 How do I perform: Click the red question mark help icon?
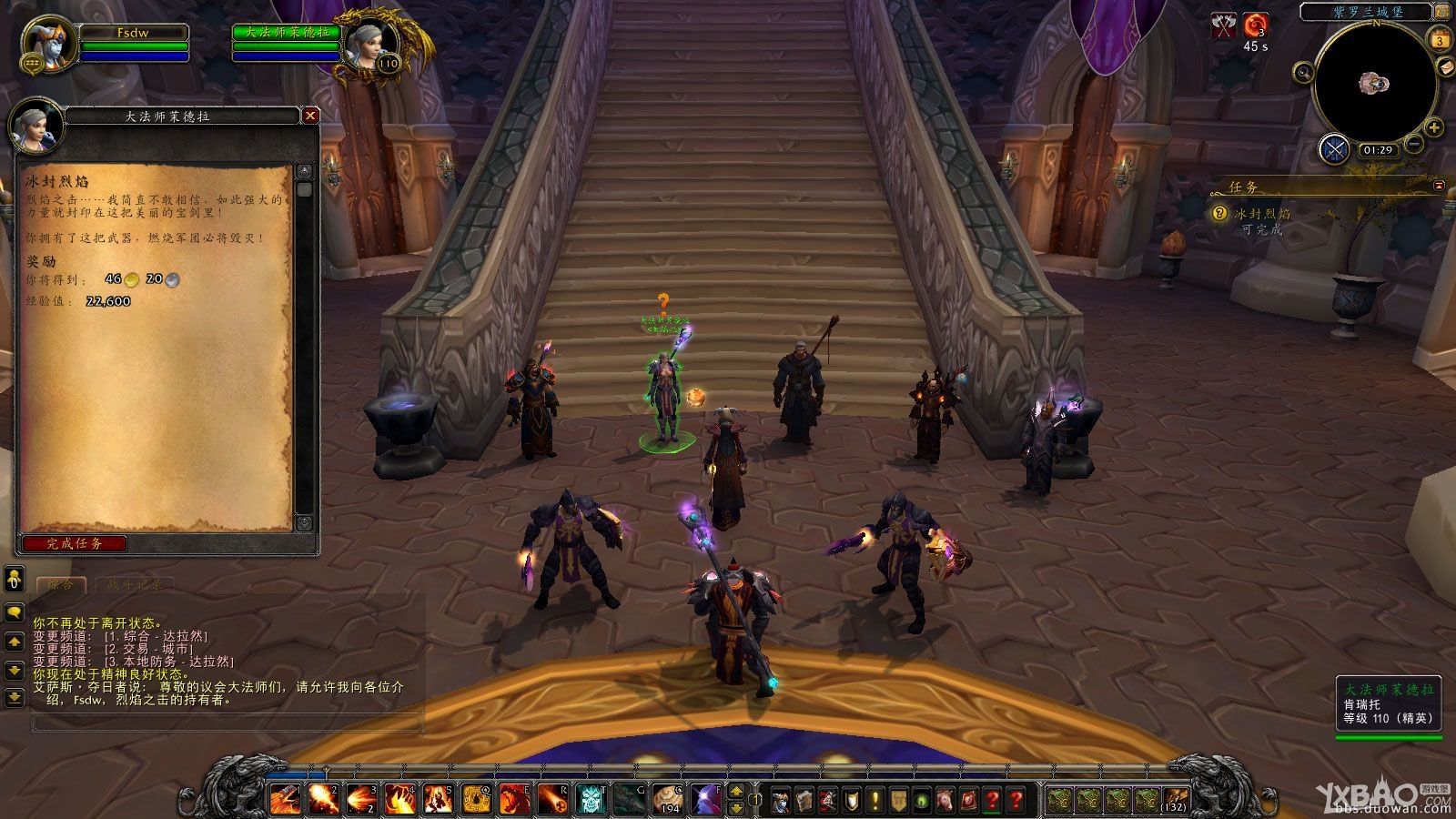click(993, 800)
